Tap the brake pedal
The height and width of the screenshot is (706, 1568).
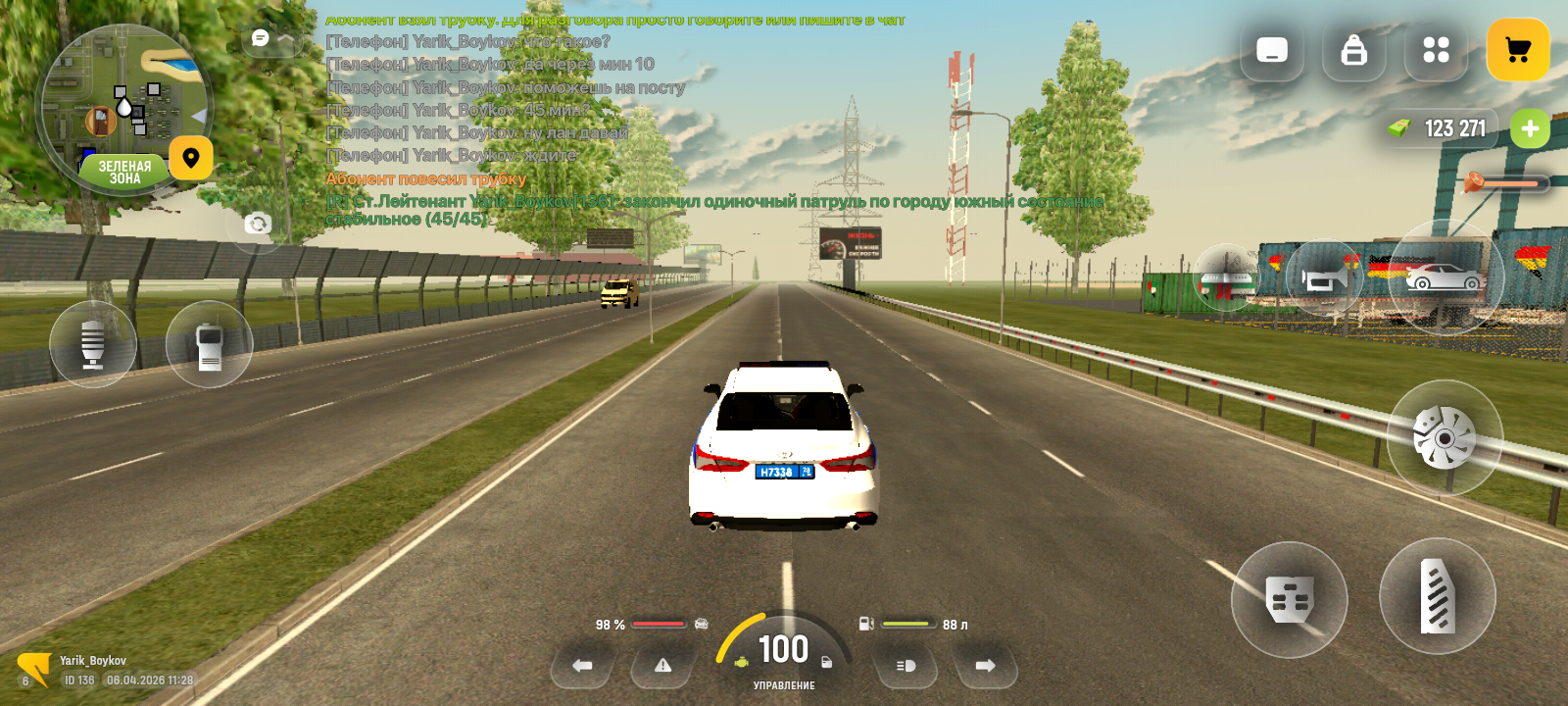tap(1289, 599)
